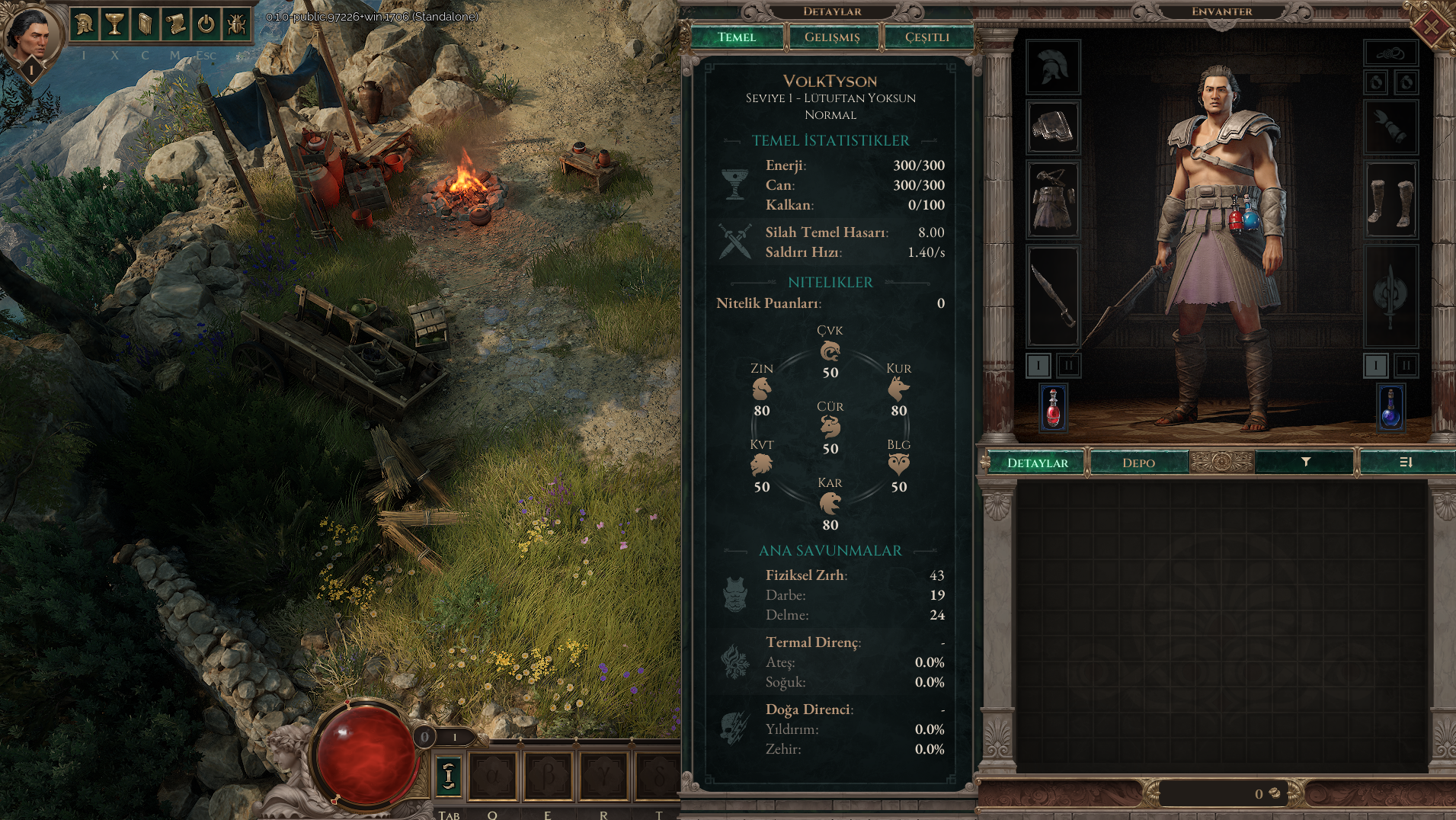
Task: Switch to the Gelişmiş stats tab
Action: tap(832, 37)
